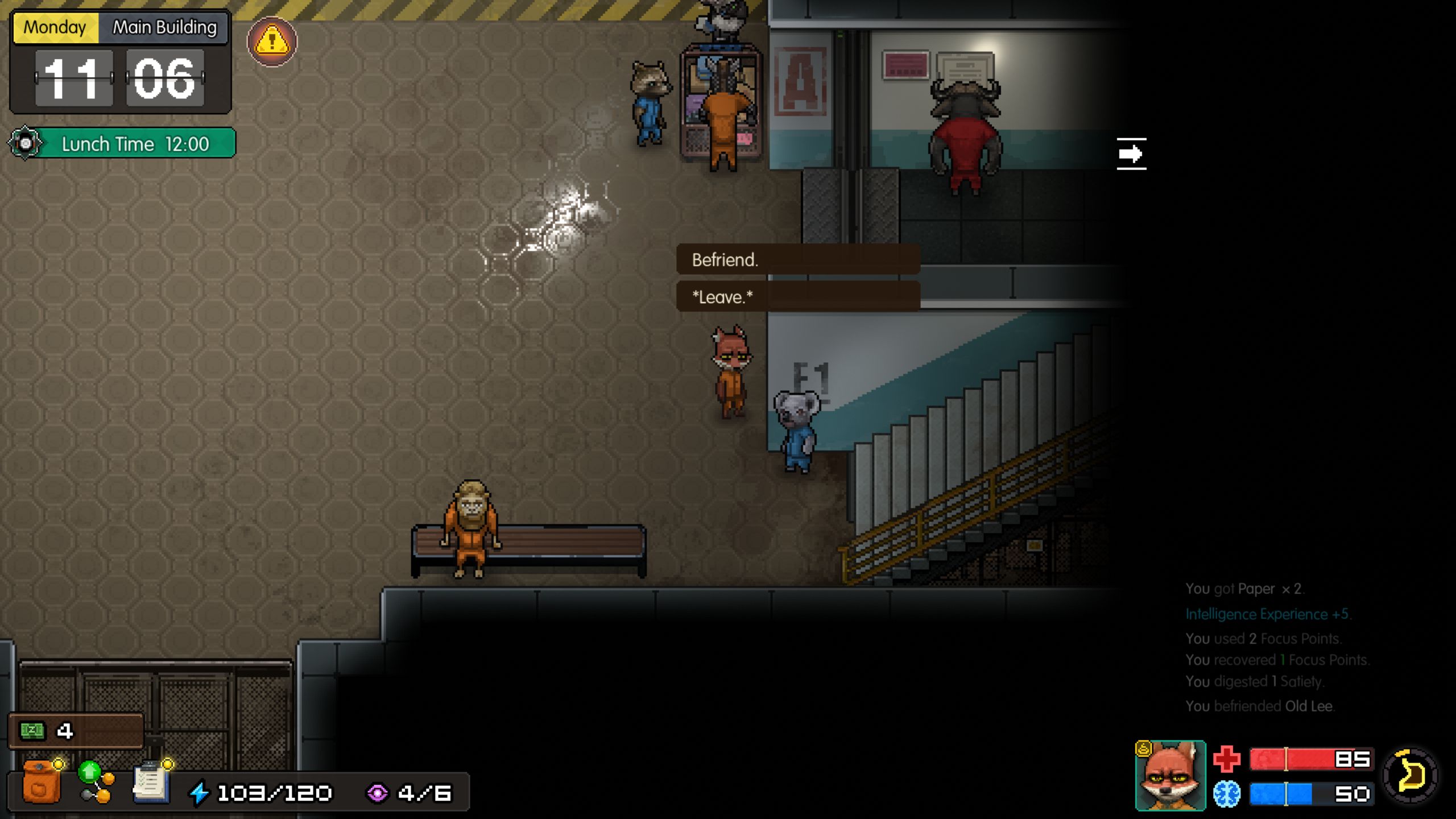Select the *Leave.* dialogue option
Viewport: 1456px width, 819px height.
(x=797, y=297)
